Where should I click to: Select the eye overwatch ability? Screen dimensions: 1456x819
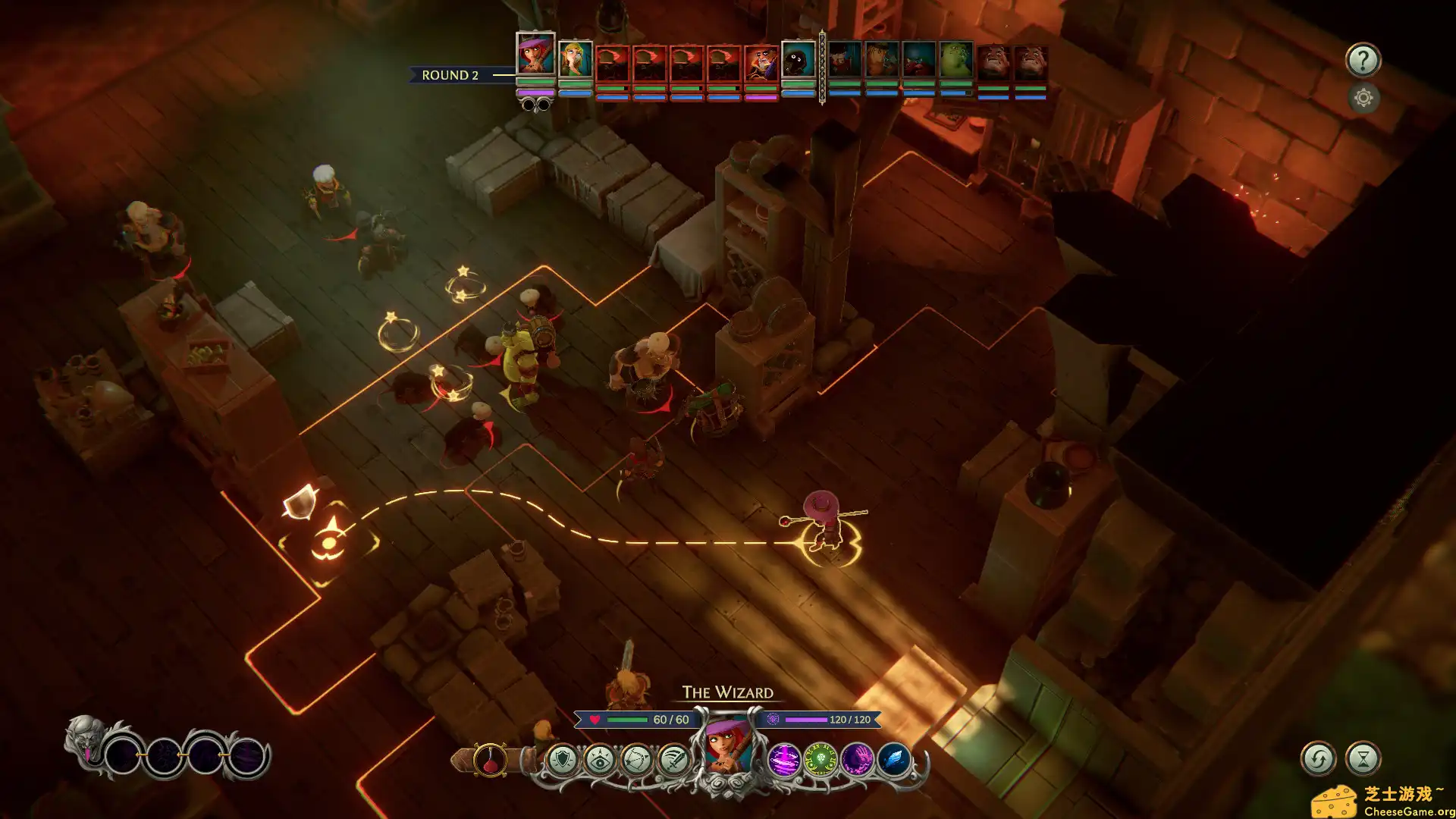(x=600, y=760)
